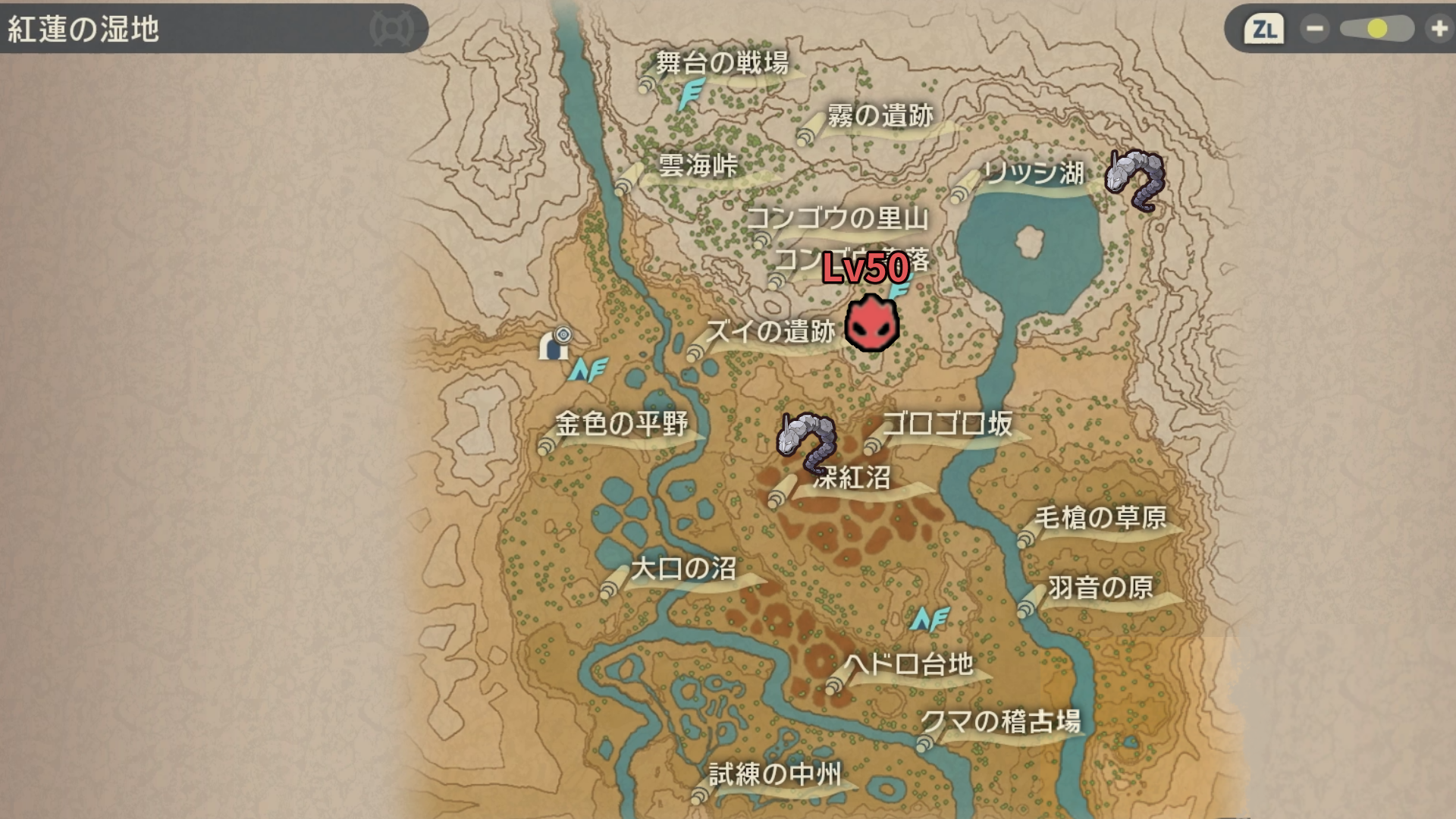The height and width of the screenshot is (819, 1456).
Task: Select the Onix marker near 深紅沼
Action: coord(806,441)
